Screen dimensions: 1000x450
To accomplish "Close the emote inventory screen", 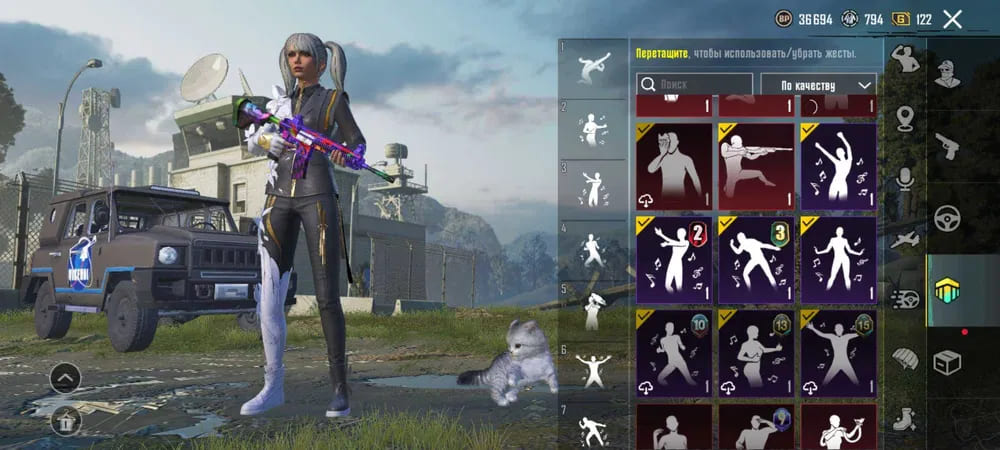I will (952, 19).
